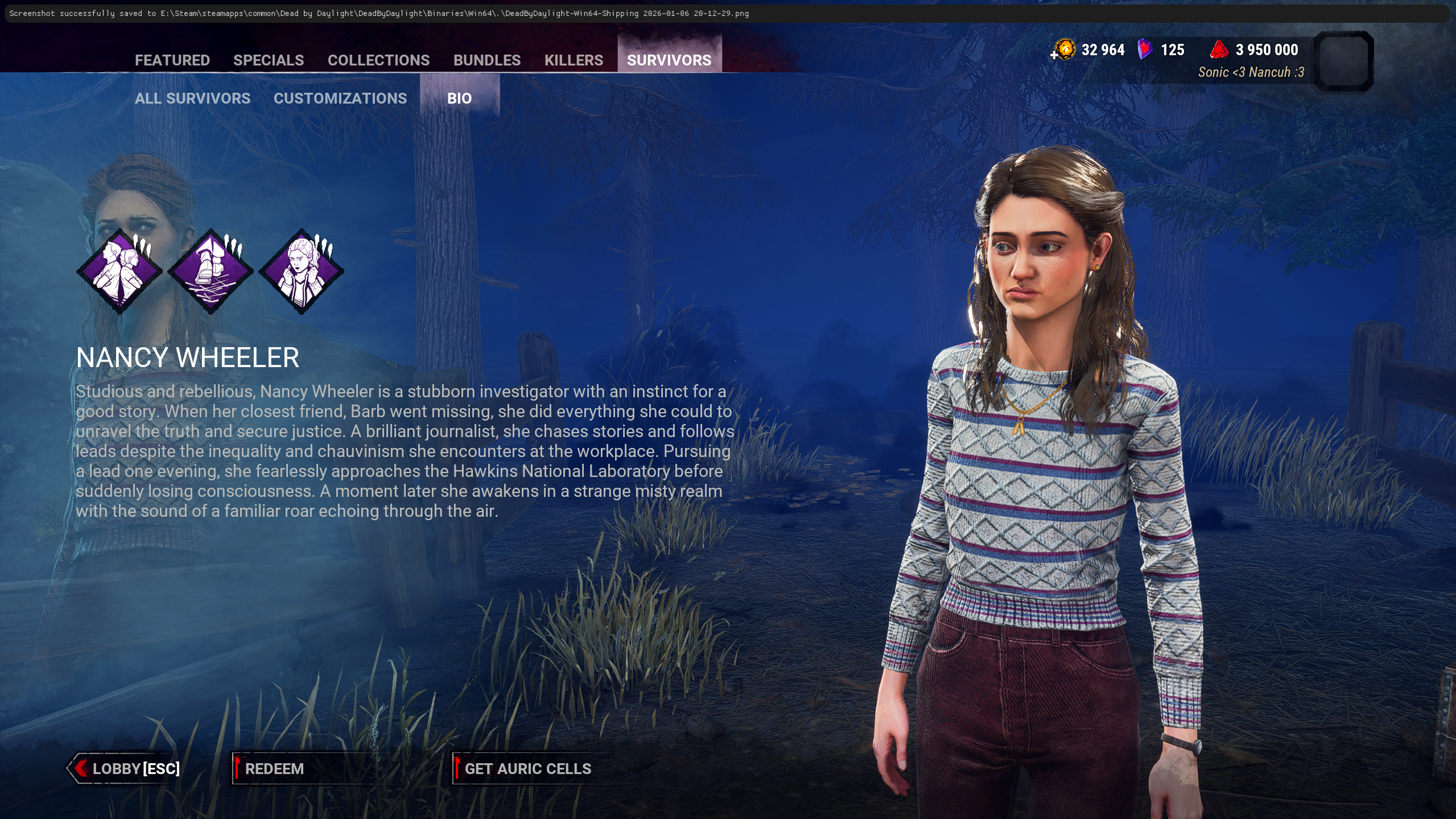1456x819 pixels.
Task: Click the player avatar frame
Action: tap(1344, 60)
